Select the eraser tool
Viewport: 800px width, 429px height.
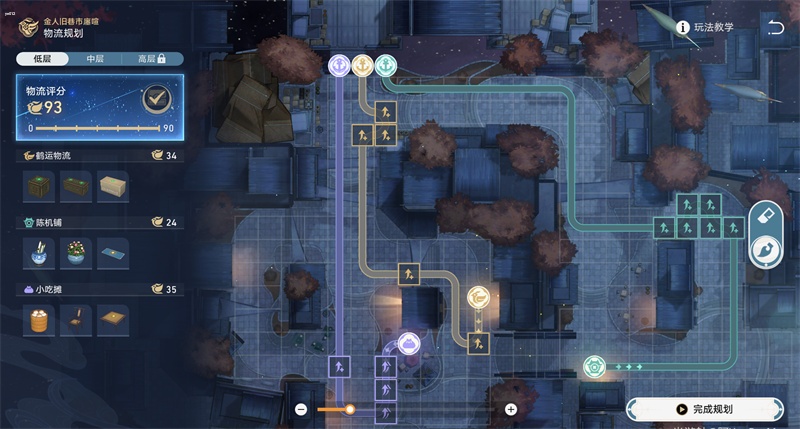[768, 216]
